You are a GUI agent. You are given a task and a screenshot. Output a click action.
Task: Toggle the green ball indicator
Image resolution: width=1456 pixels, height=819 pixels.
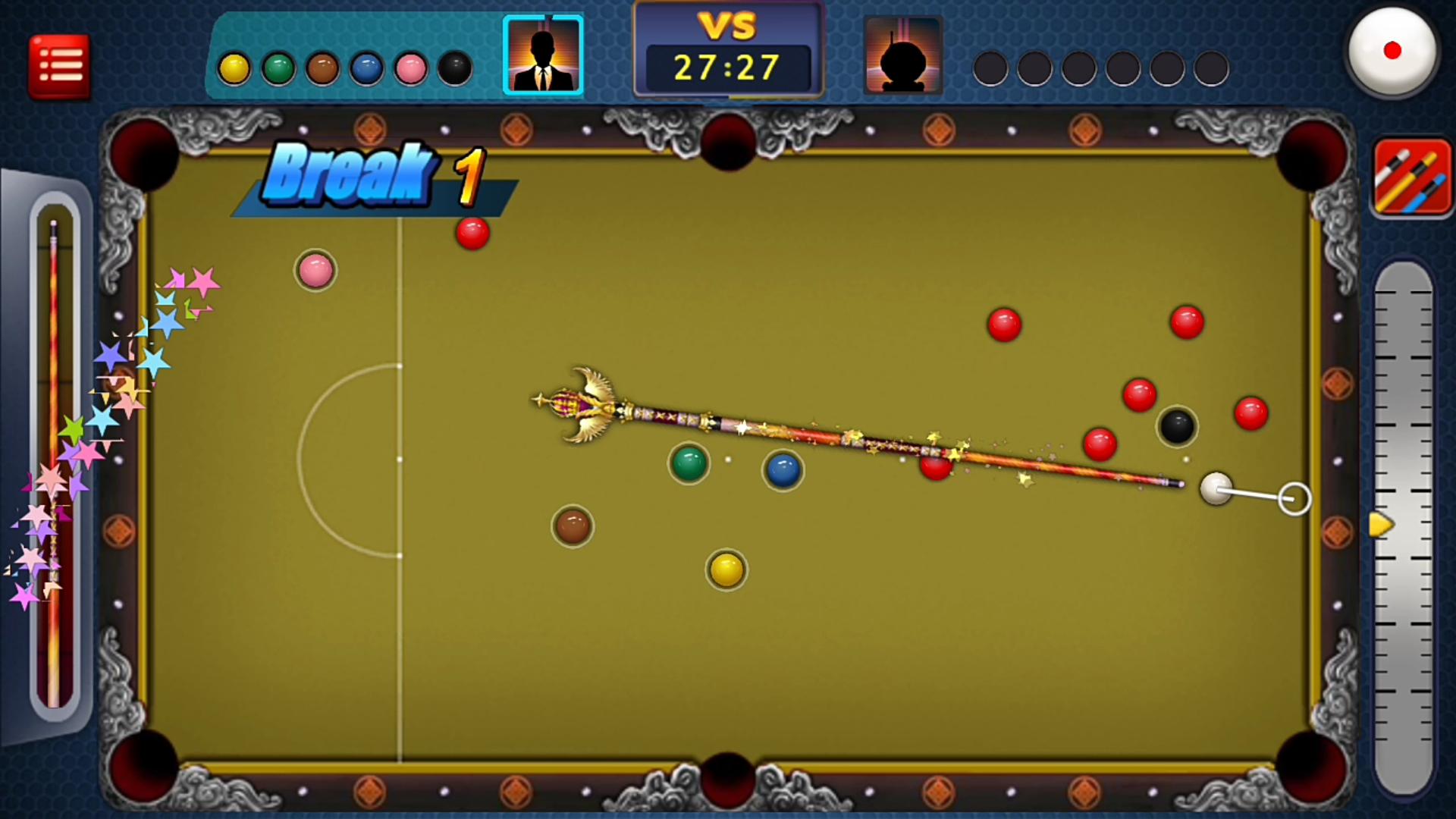pos(278,68)
